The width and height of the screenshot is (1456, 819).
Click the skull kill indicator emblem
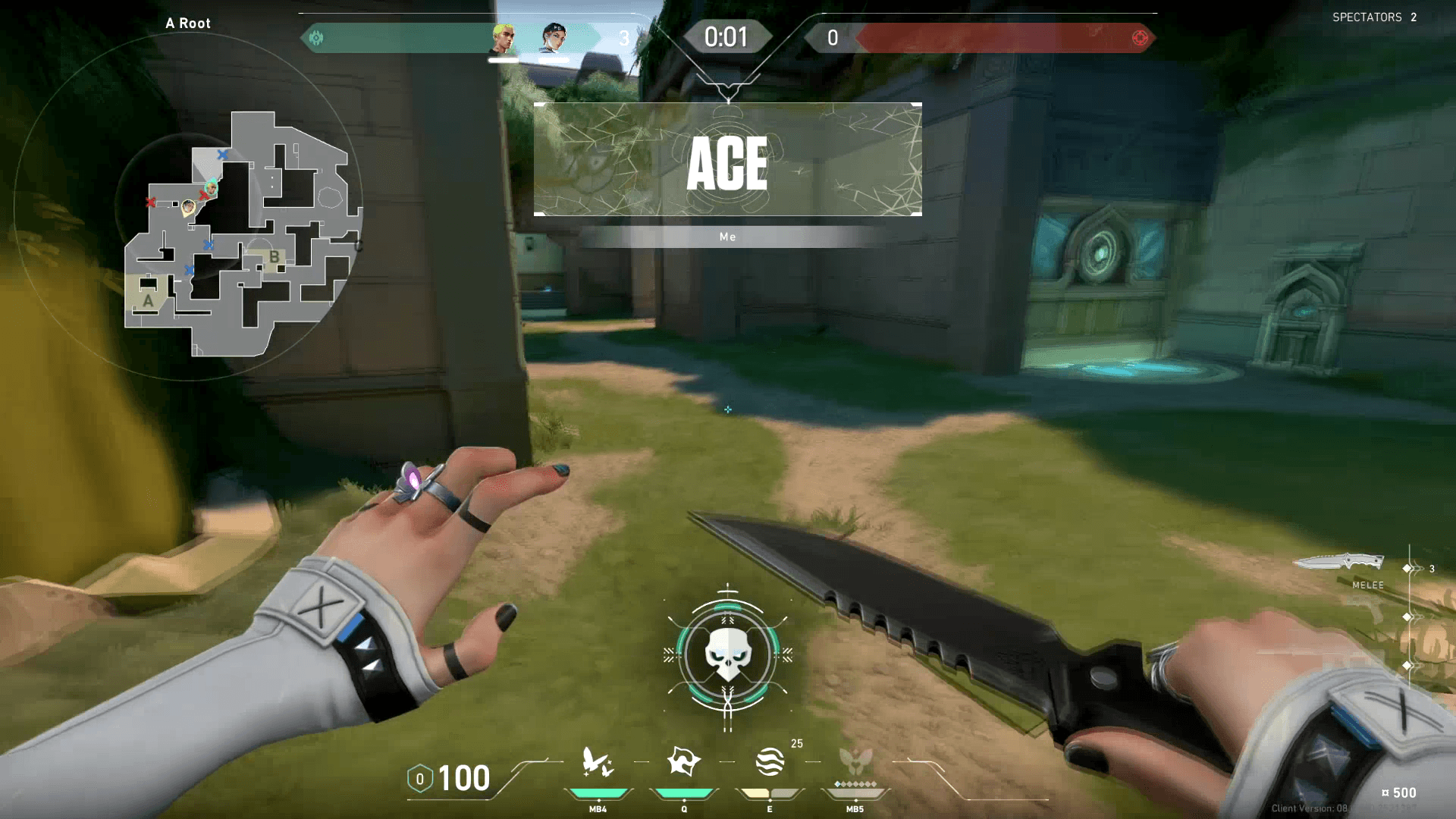point(728,654)
